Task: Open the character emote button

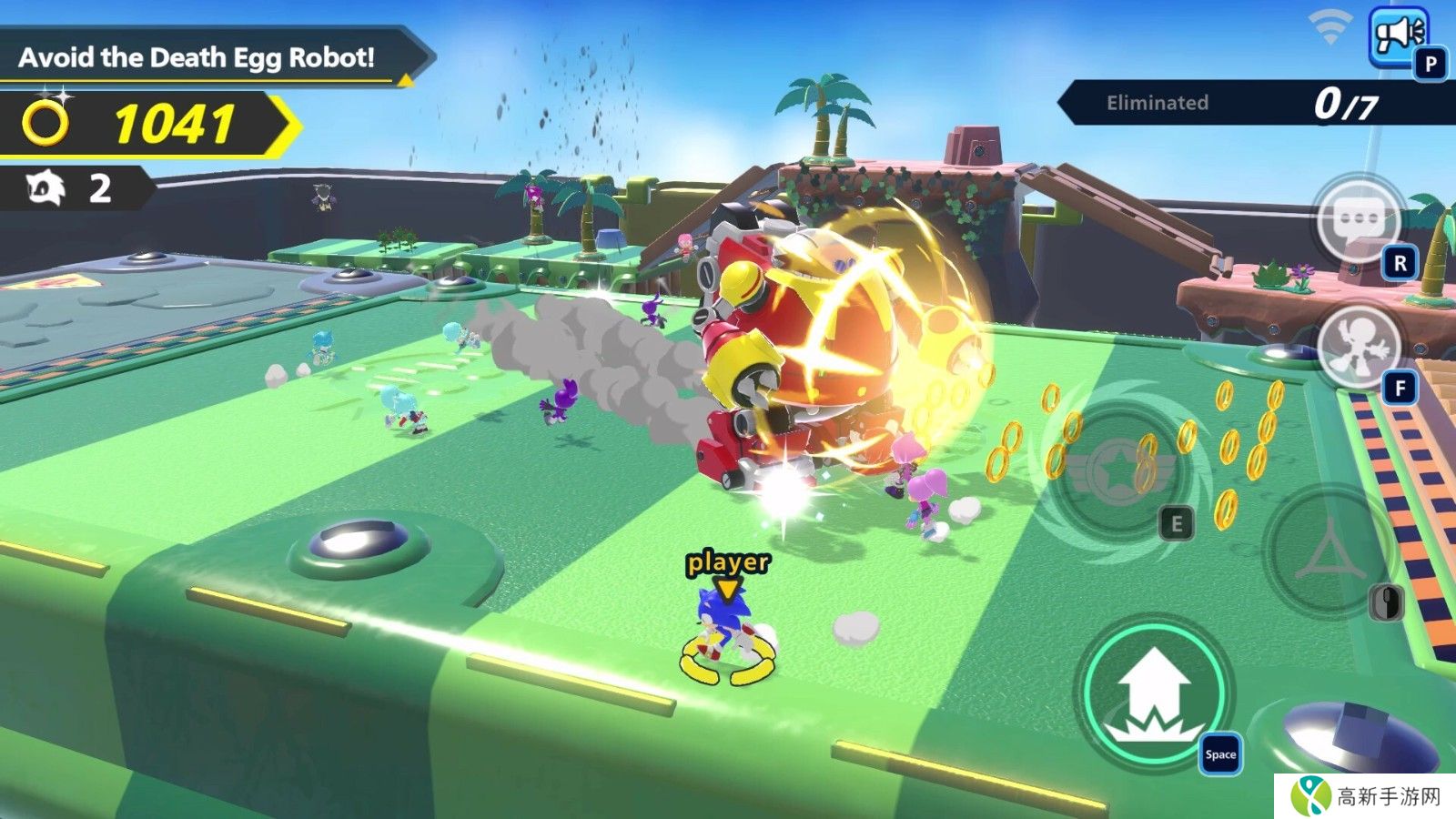Action: [1356, 345]
